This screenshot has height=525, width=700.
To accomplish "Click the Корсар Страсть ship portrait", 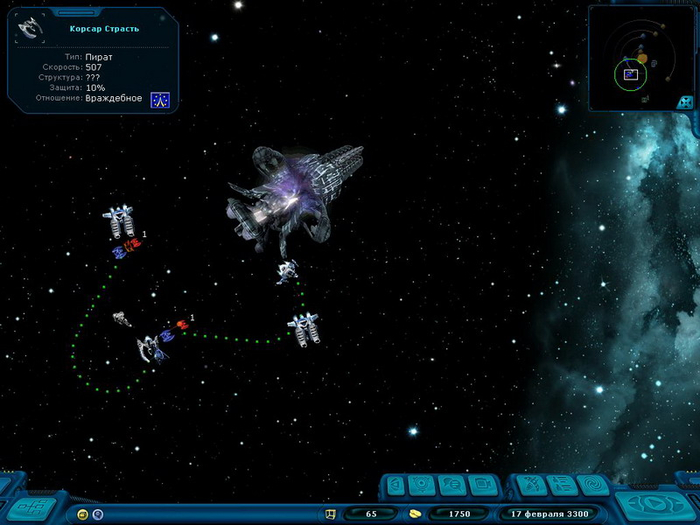I will tap(32, 27).
